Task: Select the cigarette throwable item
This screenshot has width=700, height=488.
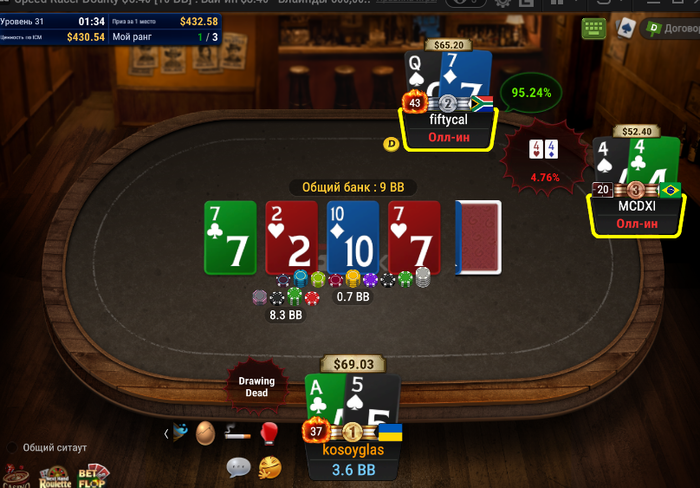Action: pos(236,433)
